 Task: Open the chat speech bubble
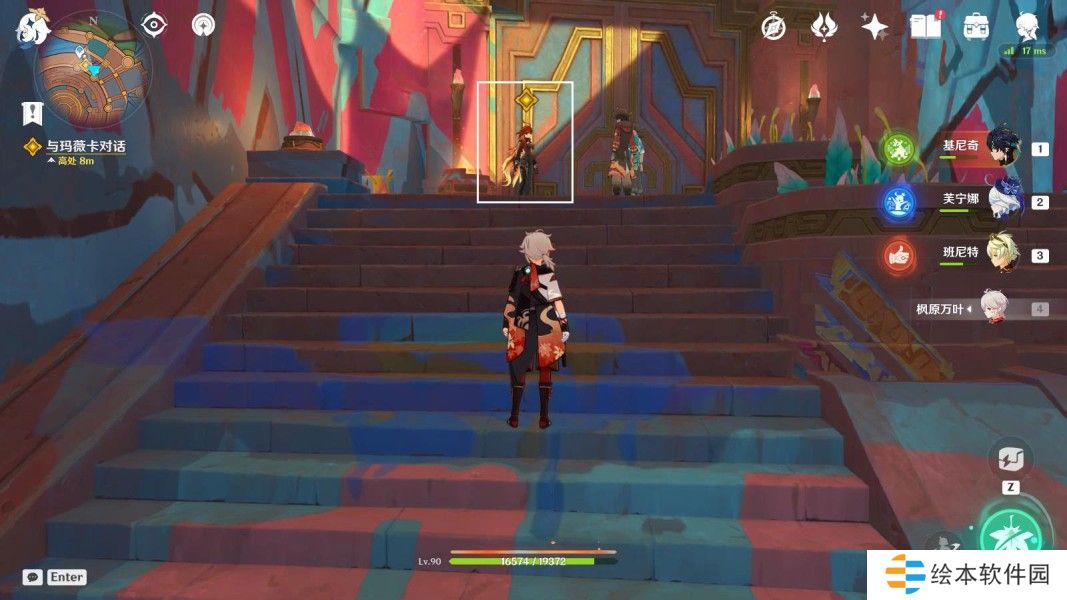(x=33, y=577)
